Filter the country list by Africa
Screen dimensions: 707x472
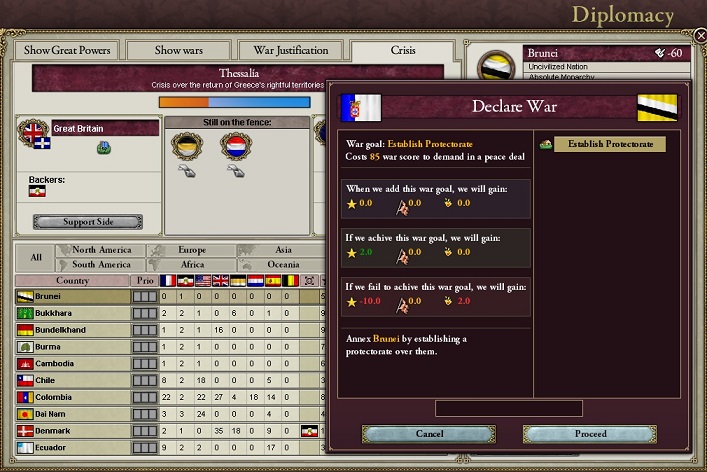(191, 265)
